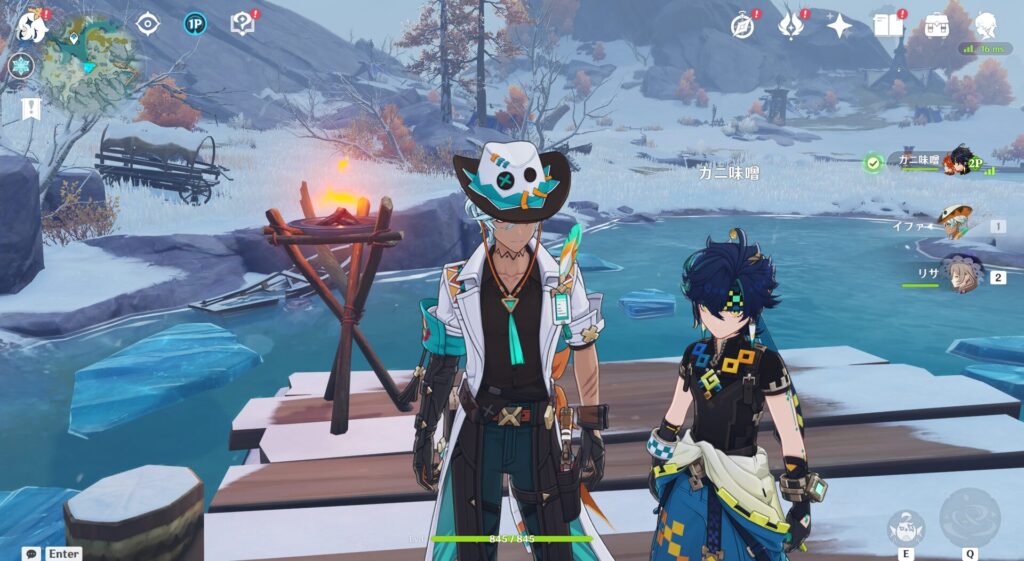This screenshot has height=561, width=1024.
Task: Activate the elemental burst icon
Action: [x=969, y=517]
